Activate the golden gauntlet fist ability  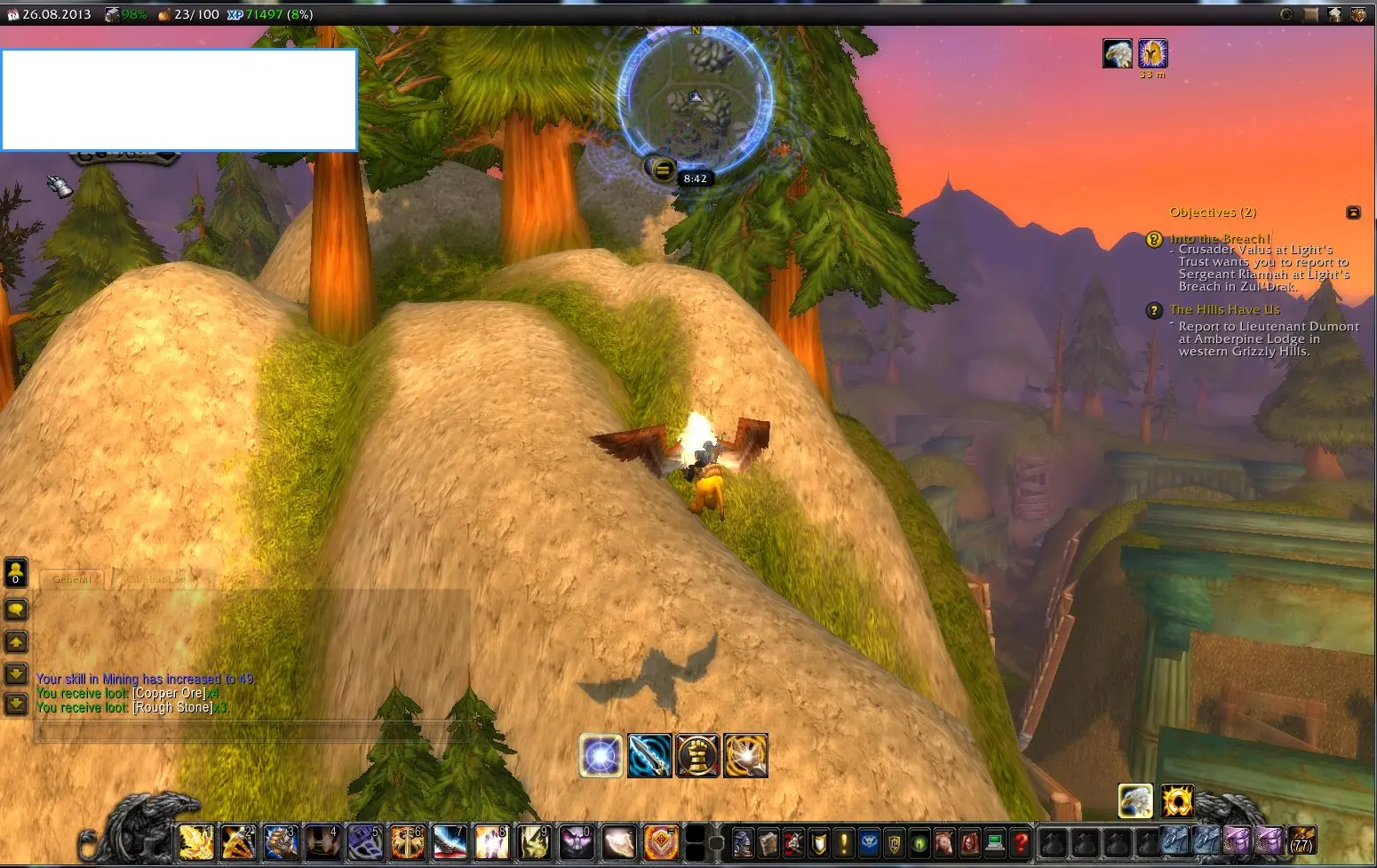tap(697, 756)
